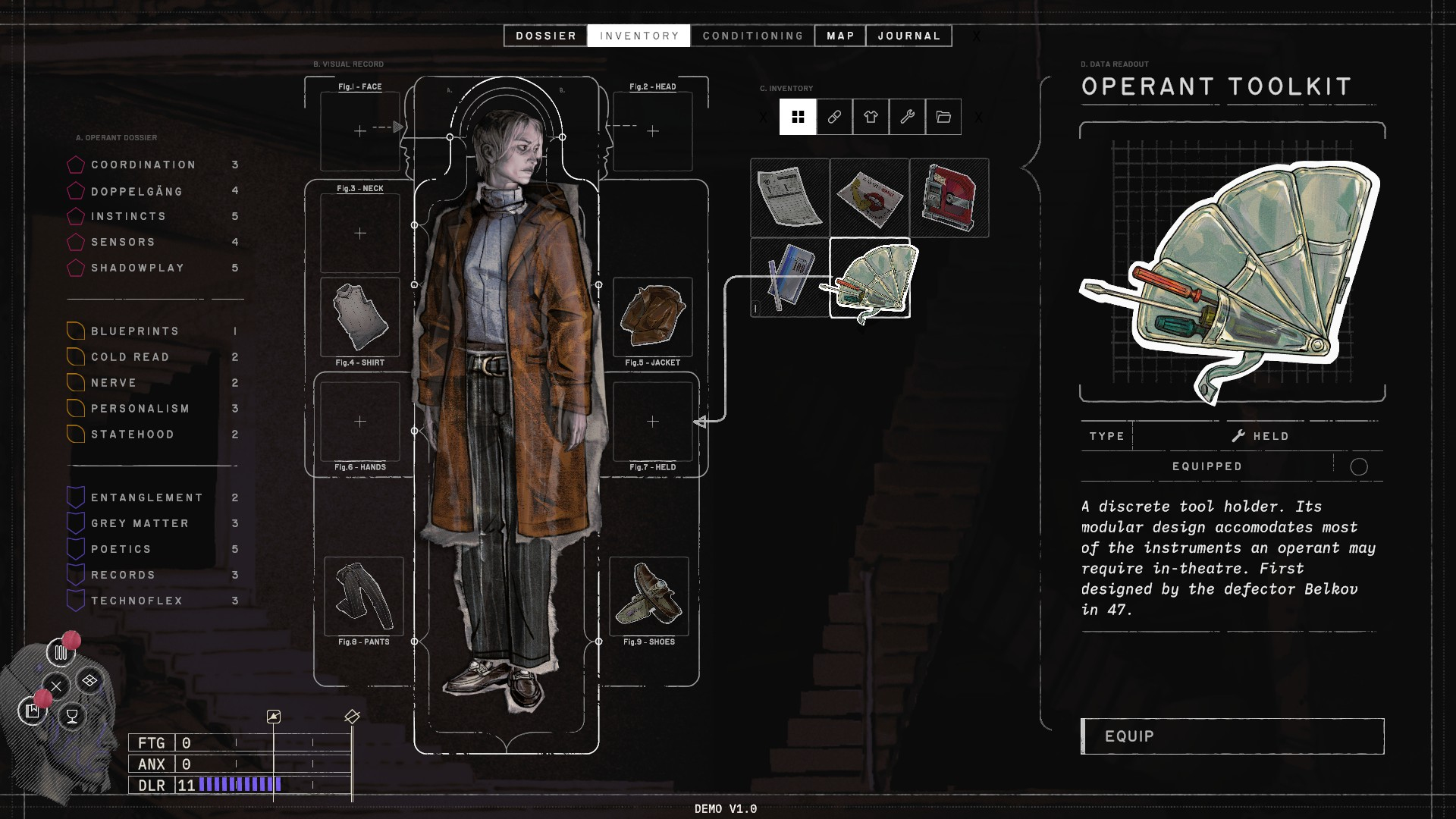The width and height of the screenshot is (1456, 819).
Task: Equip the Operant Toolkit
Action: coord(1232,736)
